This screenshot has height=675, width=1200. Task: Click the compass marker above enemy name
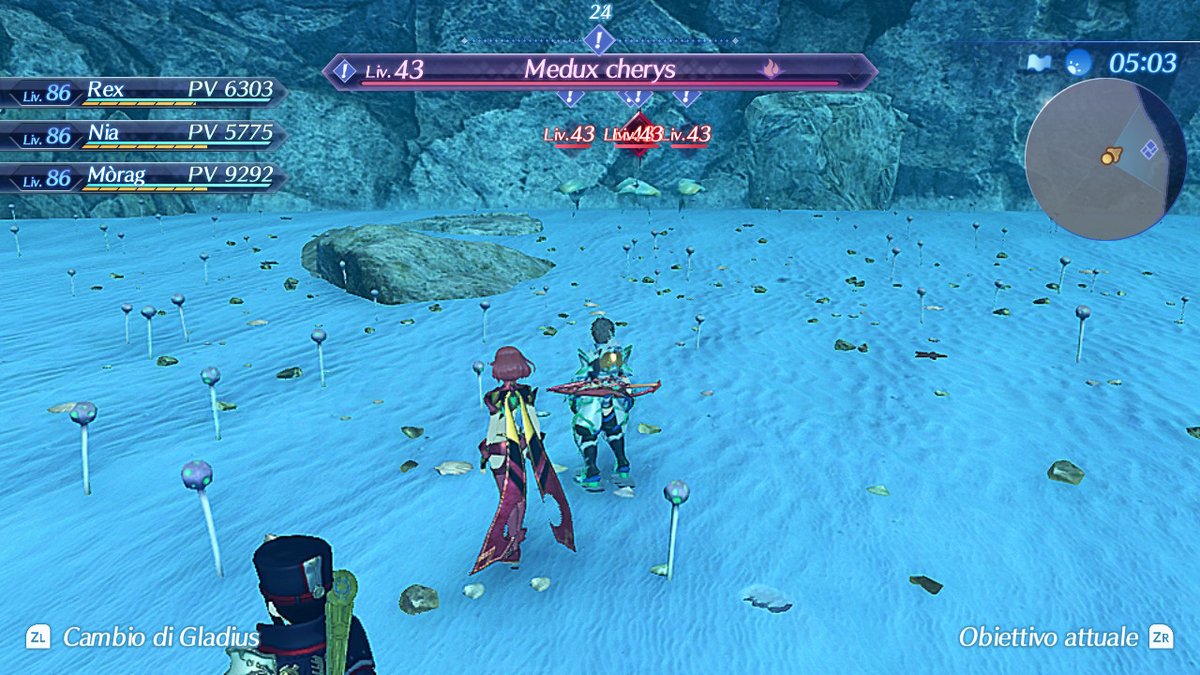(x=599, y=41)
